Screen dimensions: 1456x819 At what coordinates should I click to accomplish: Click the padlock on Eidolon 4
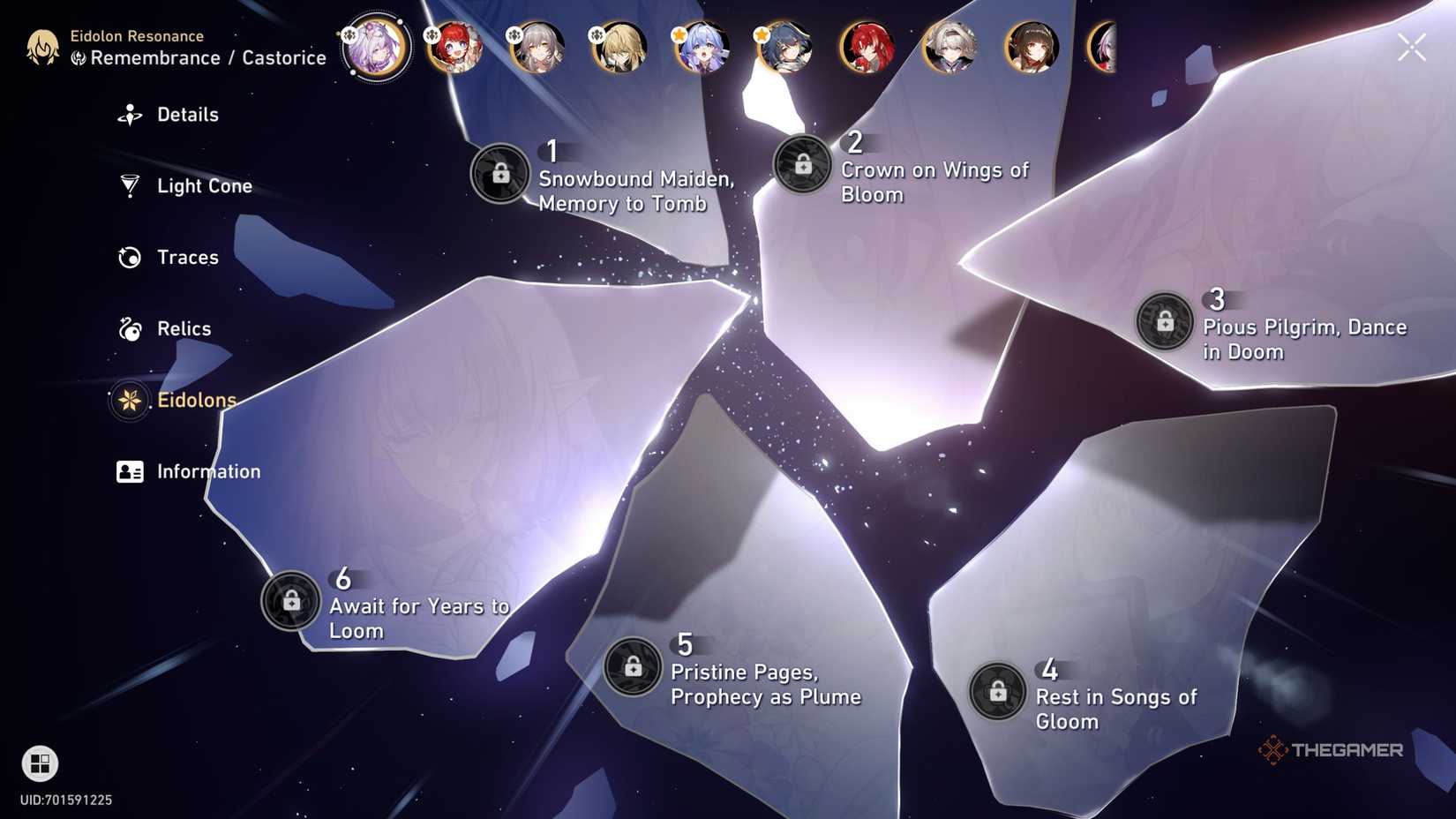point(998,692)
